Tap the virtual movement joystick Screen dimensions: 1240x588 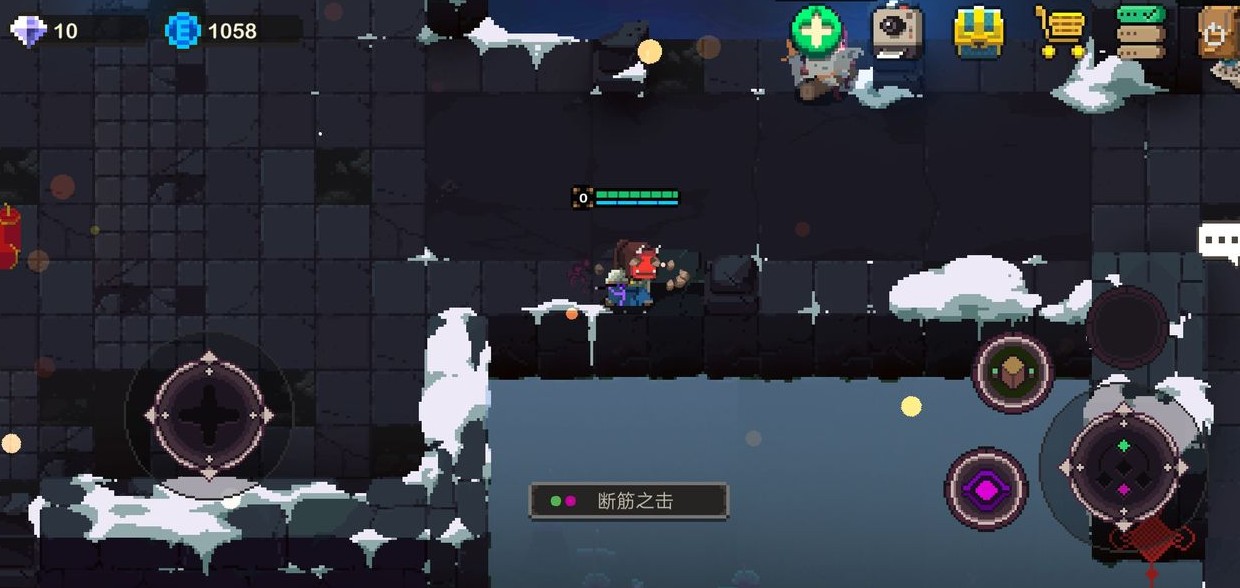tap(209, 413)
